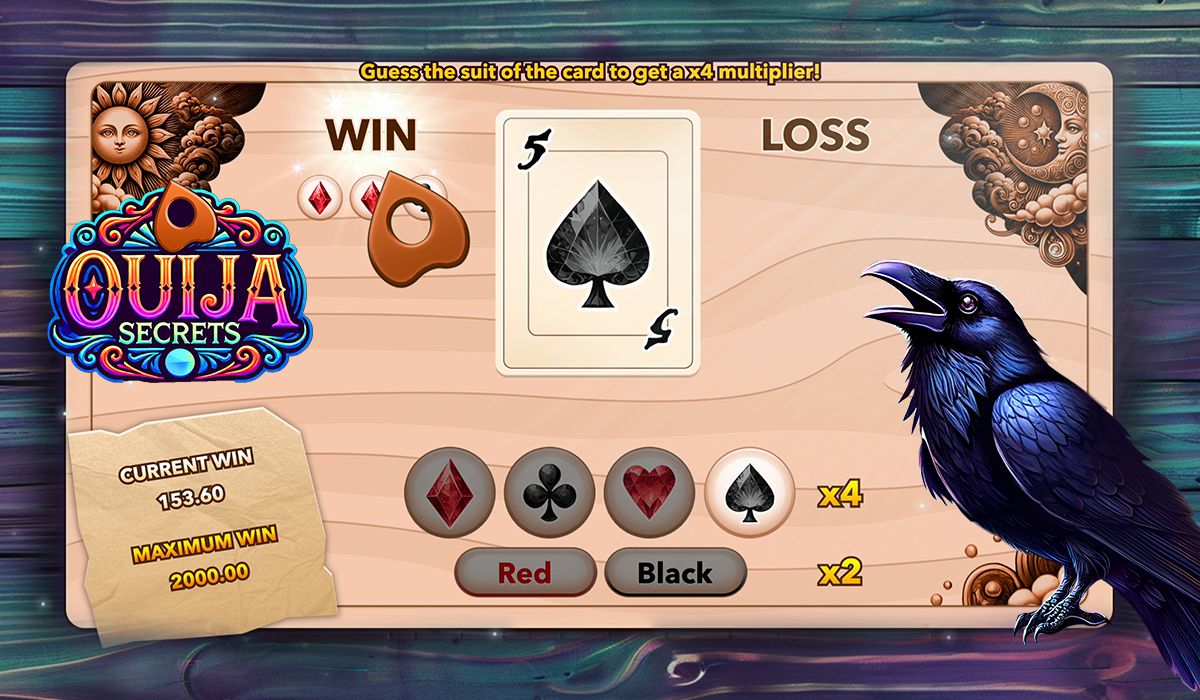Click the five of spades card

click(x=598, y=242)
